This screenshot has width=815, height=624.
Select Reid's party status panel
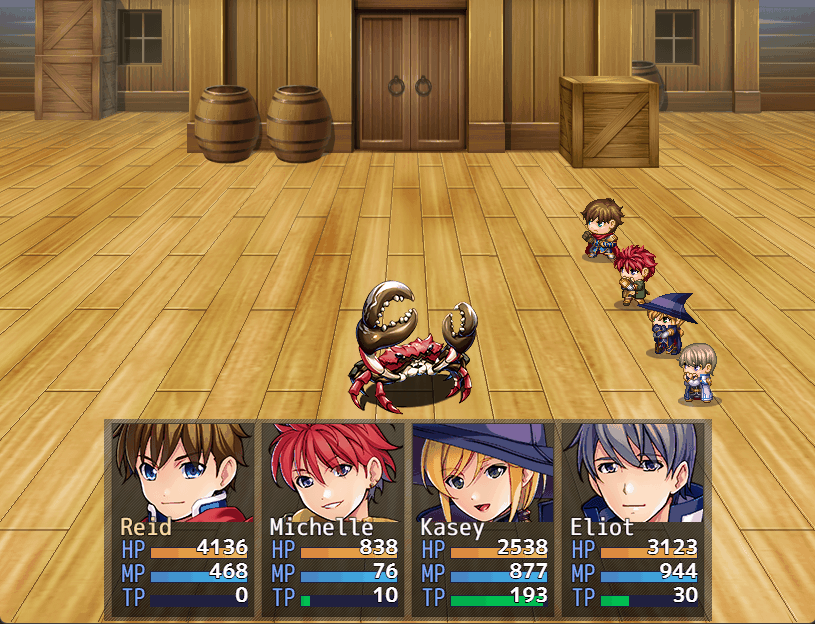point(184,518)
